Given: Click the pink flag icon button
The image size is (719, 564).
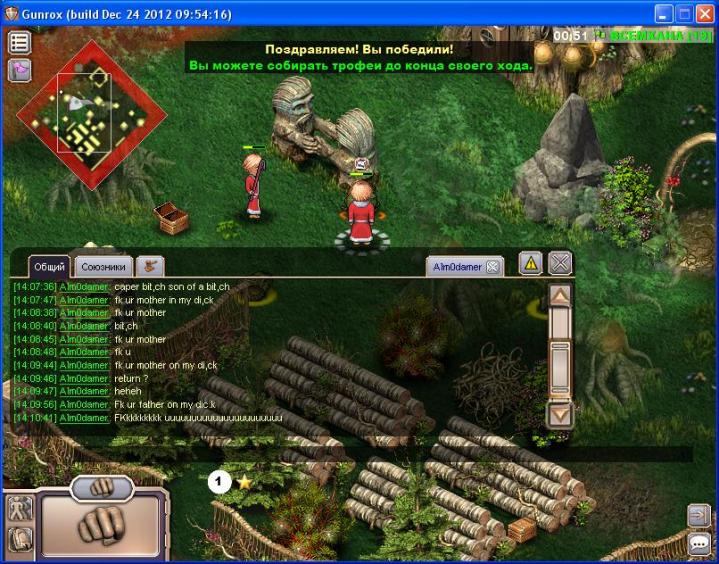Looking at the screenshot, I should pos(19,70).
